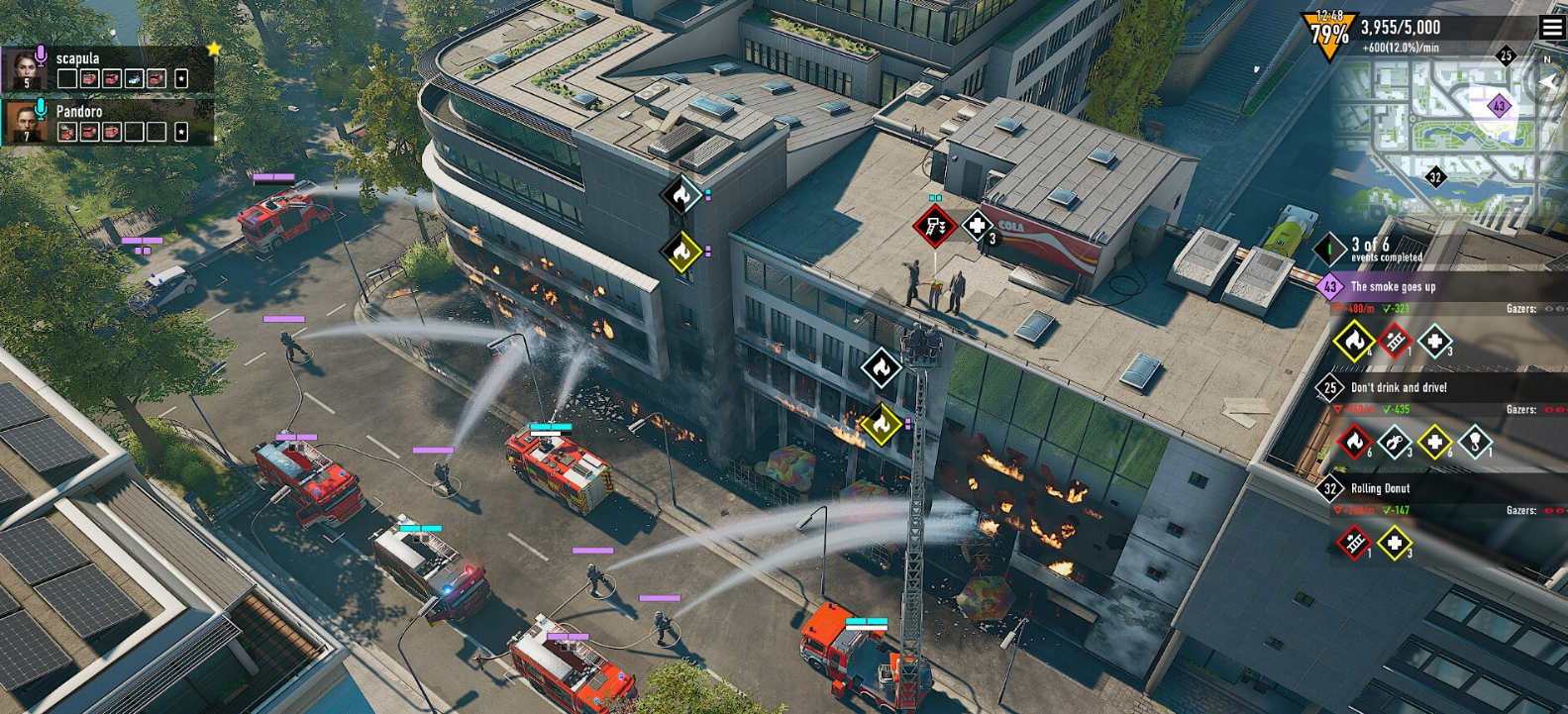The width and height of the screenshot is (1568, 714).
Task: Open the "Rolling Donut" event entry
Action: [1380, 489]
